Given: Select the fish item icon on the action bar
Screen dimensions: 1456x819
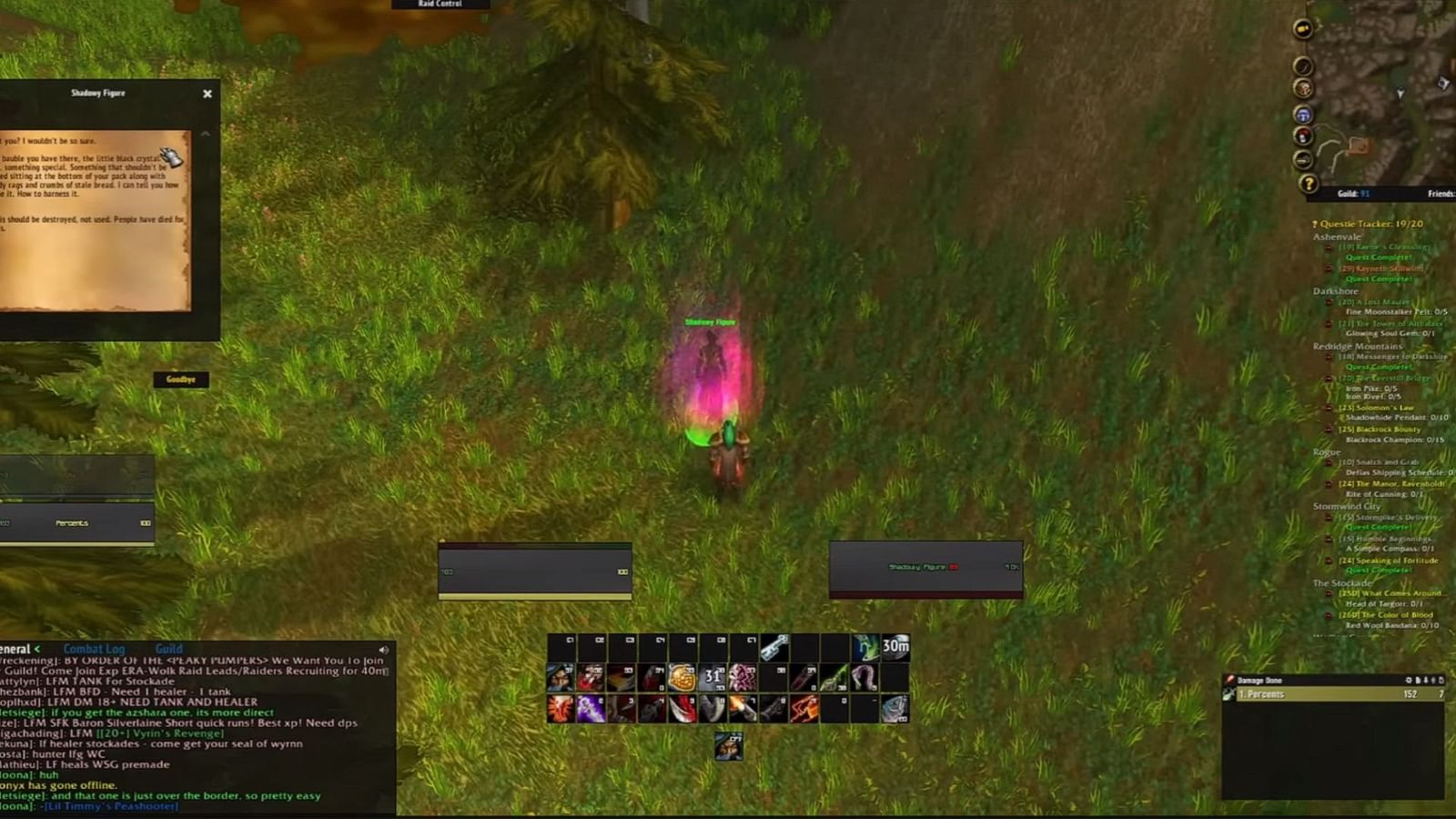Looking at the screenshot, I should [x=894, y=710].
